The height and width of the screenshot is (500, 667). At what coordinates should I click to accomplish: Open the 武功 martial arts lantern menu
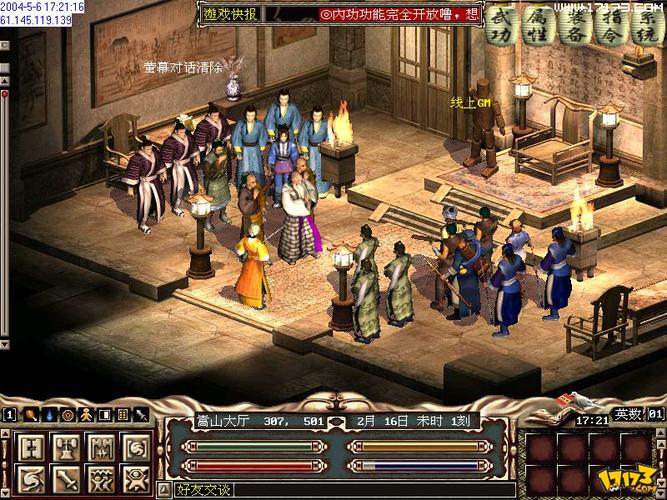(x=503, y=28)
